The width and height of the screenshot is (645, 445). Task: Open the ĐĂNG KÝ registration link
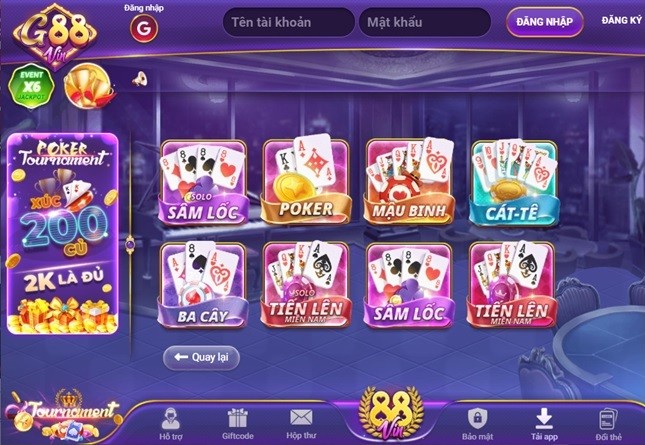(x=621, y=21)
